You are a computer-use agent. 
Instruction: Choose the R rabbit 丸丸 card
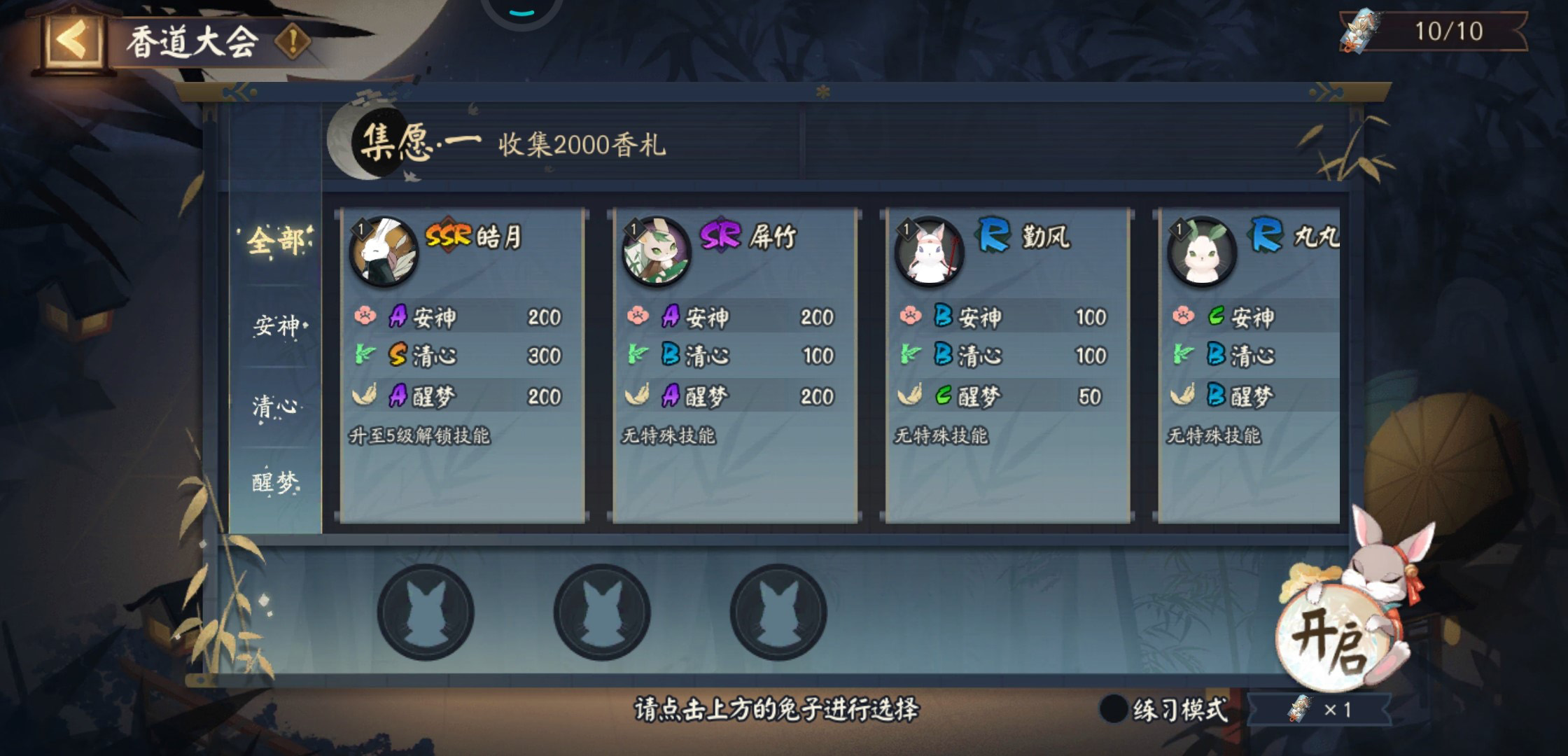(1249, 364)
